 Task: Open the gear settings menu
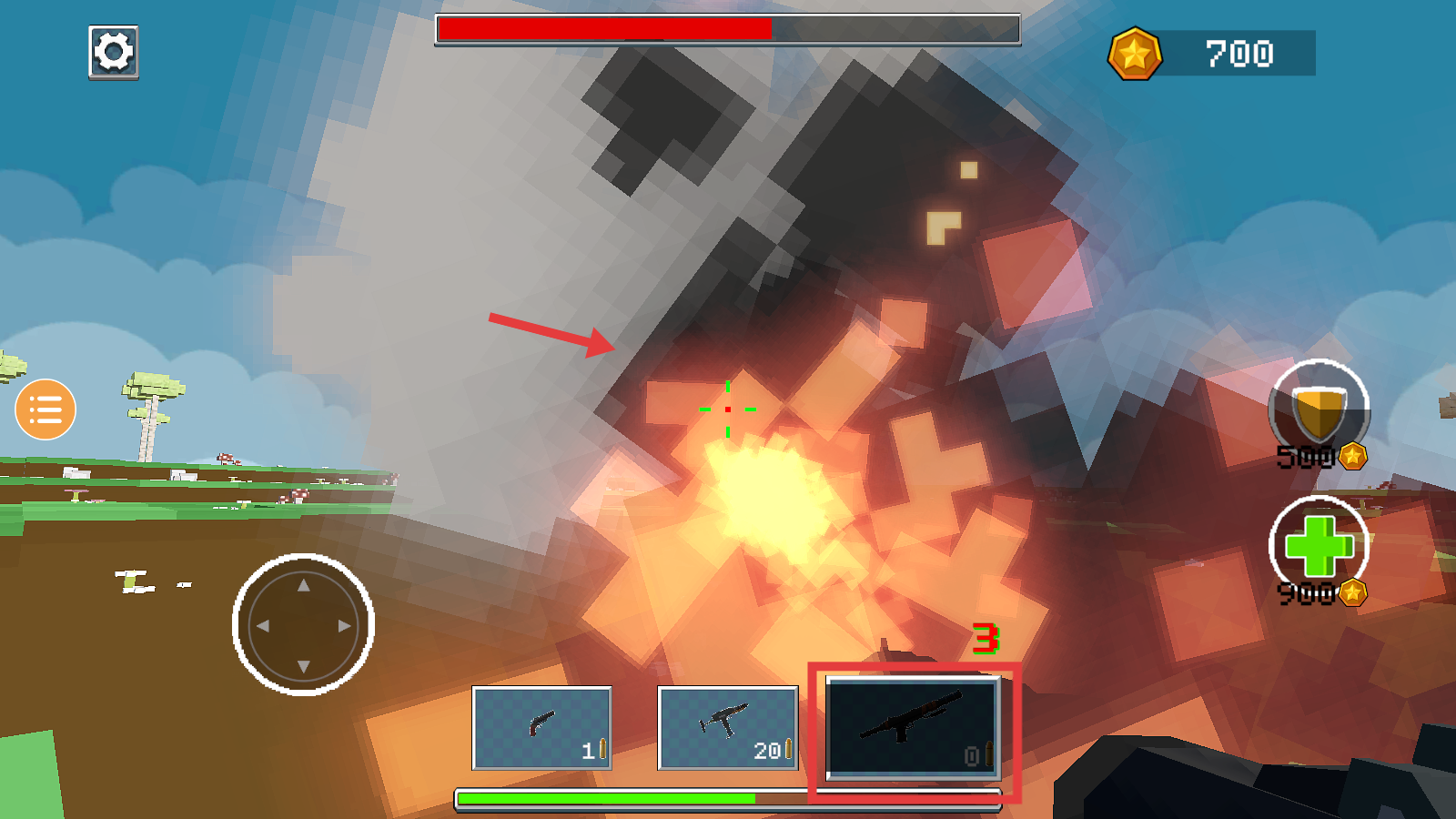pos(114,52)
